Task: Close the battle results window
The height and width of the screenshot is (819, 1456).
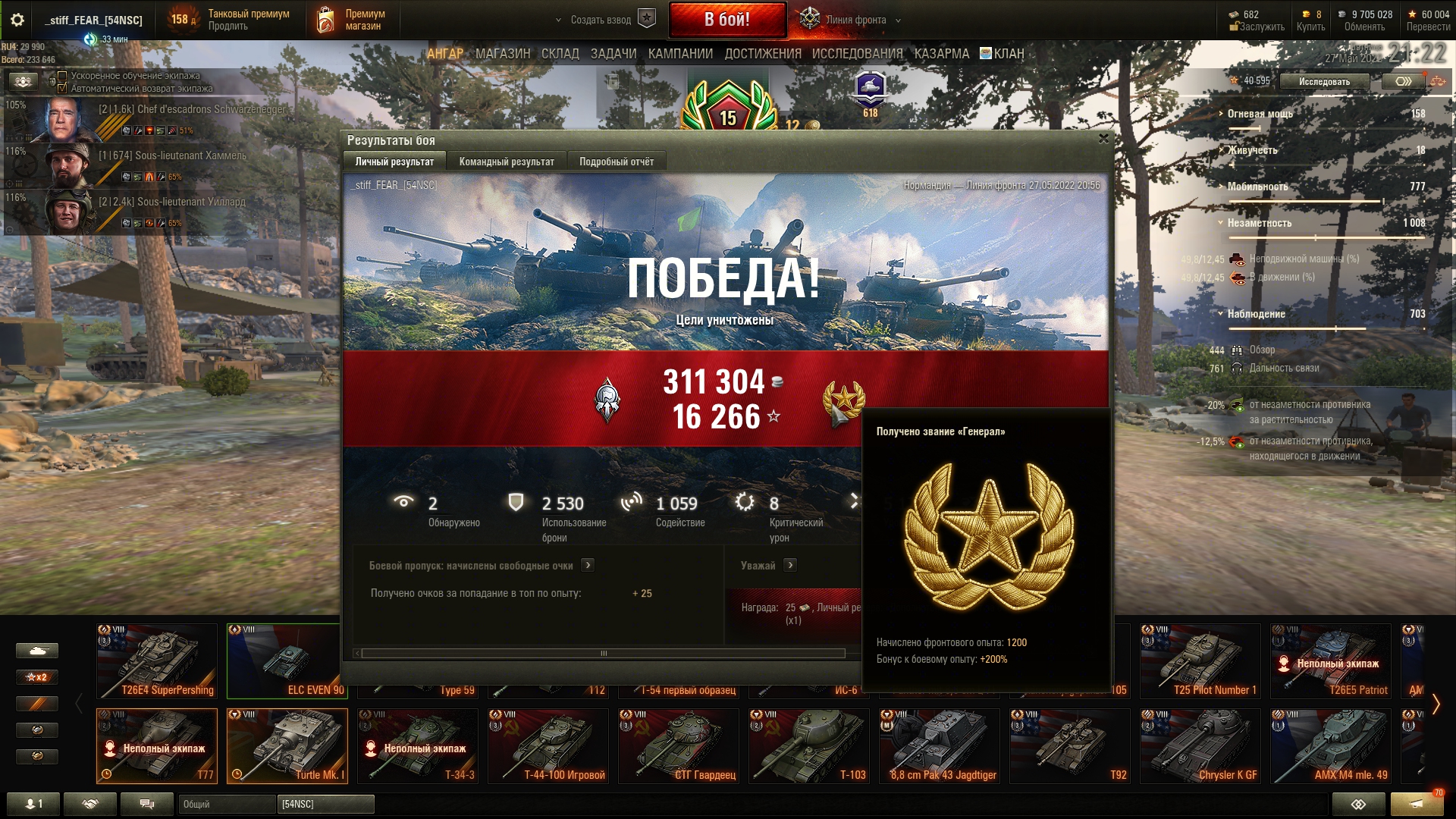Action: pos(1103,139)
